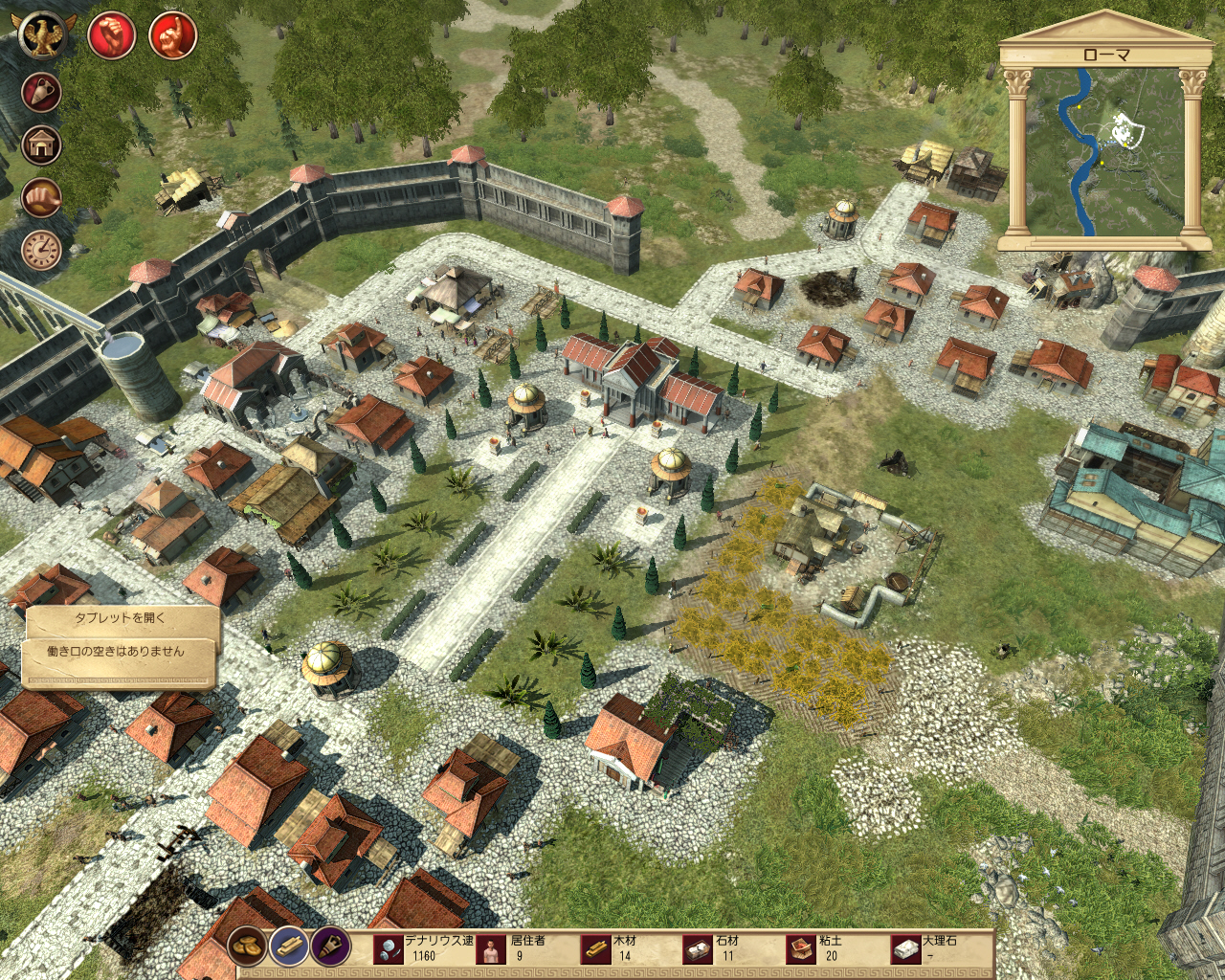Click the red clenched fist icon
Image resolution: width=1225 pixels, height=980 pixels.
pyautogui.click(x=111, y=36)
